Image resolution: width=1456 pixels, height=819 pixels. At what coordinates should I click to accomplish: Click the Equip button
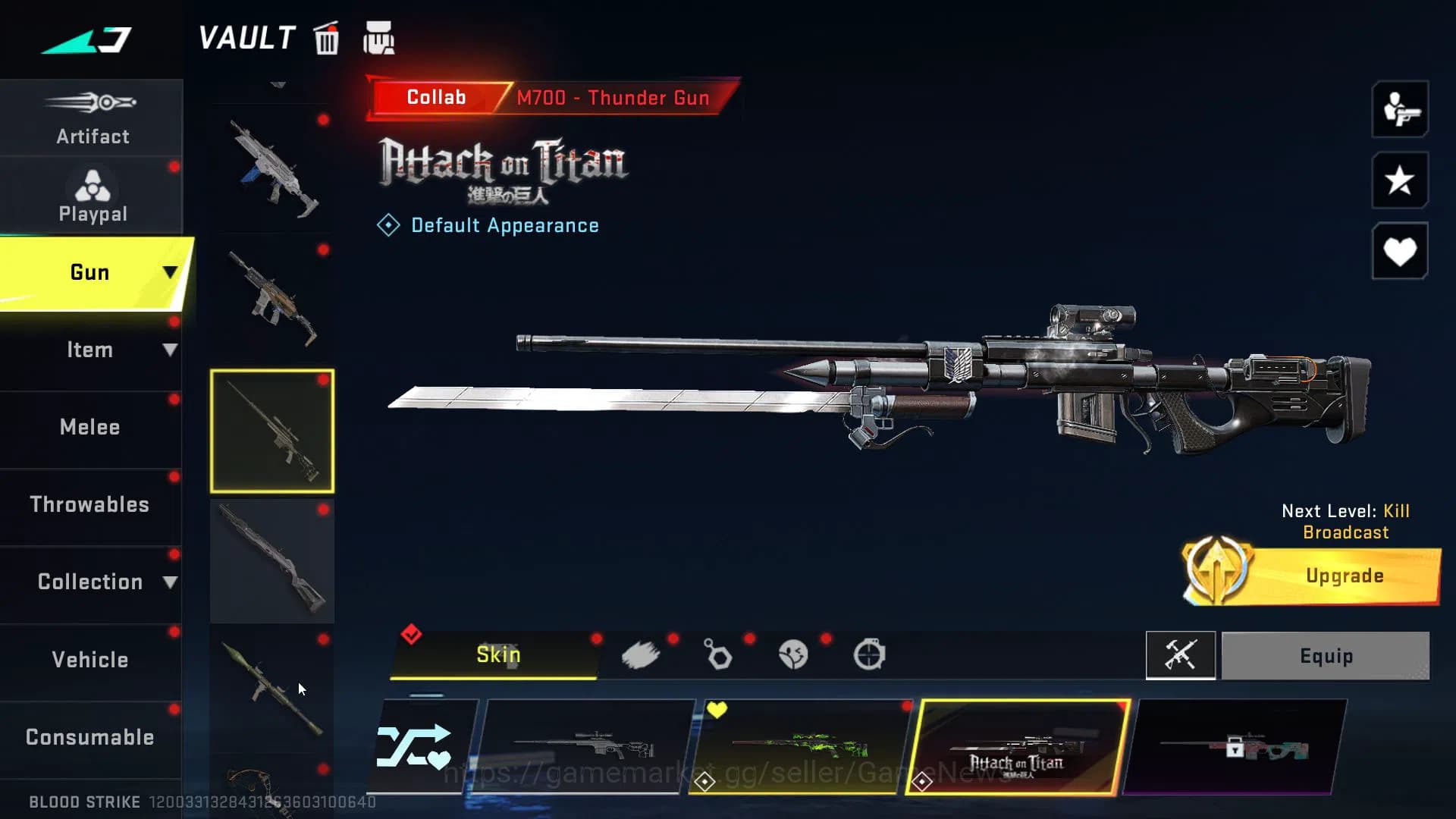[x=1325, y=656]
